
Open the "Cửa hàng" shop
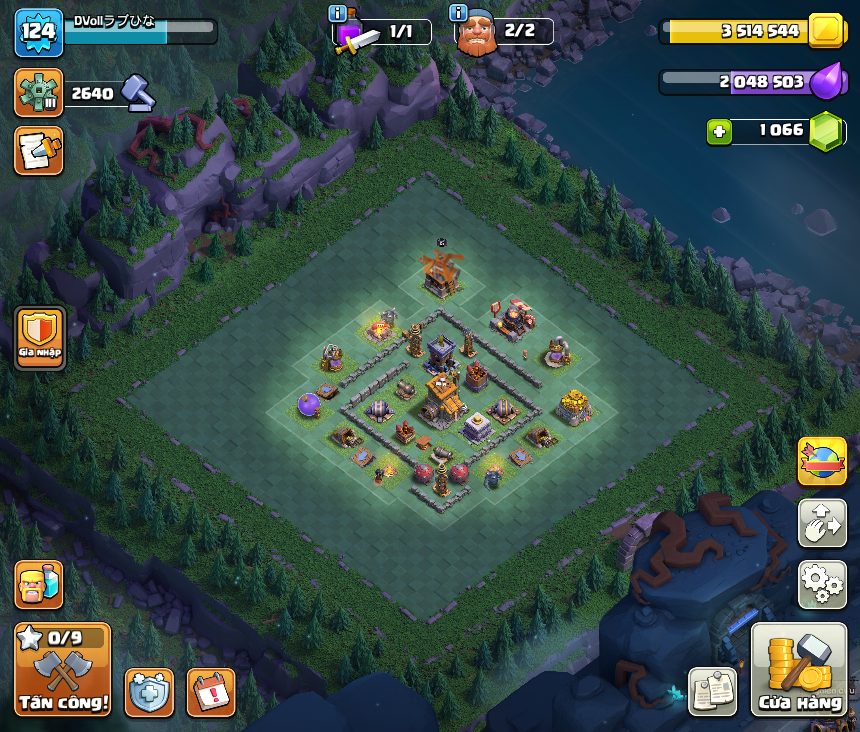point(799,671)
